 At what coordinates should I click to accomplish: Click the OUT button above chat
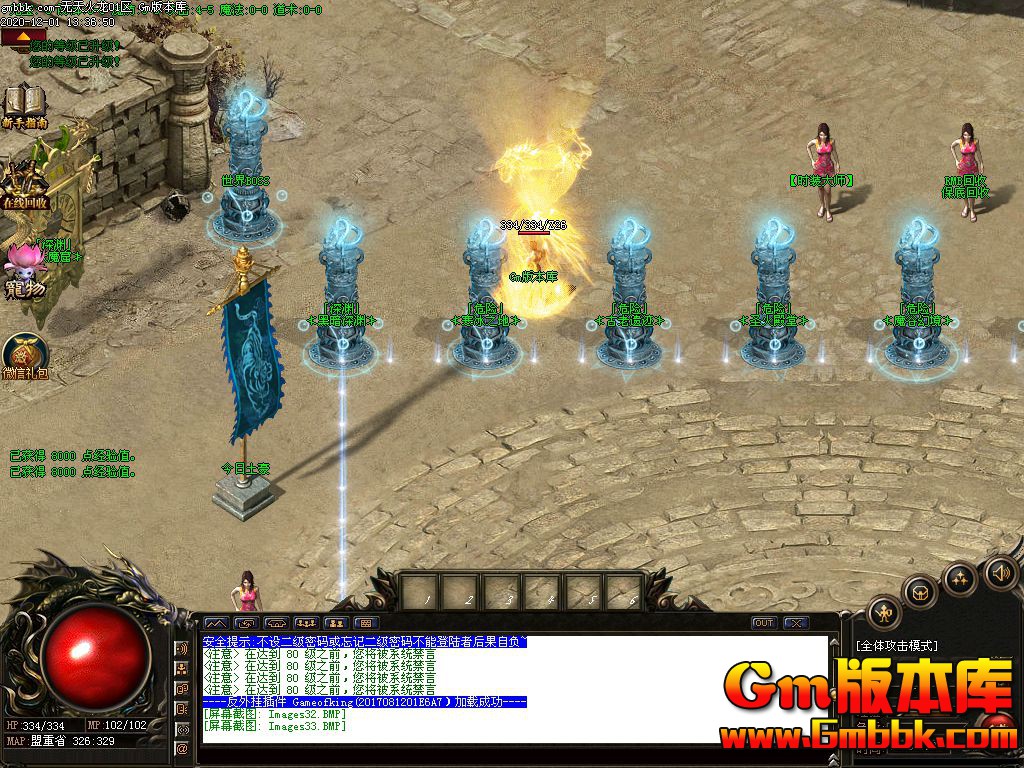tap(764, 623)
